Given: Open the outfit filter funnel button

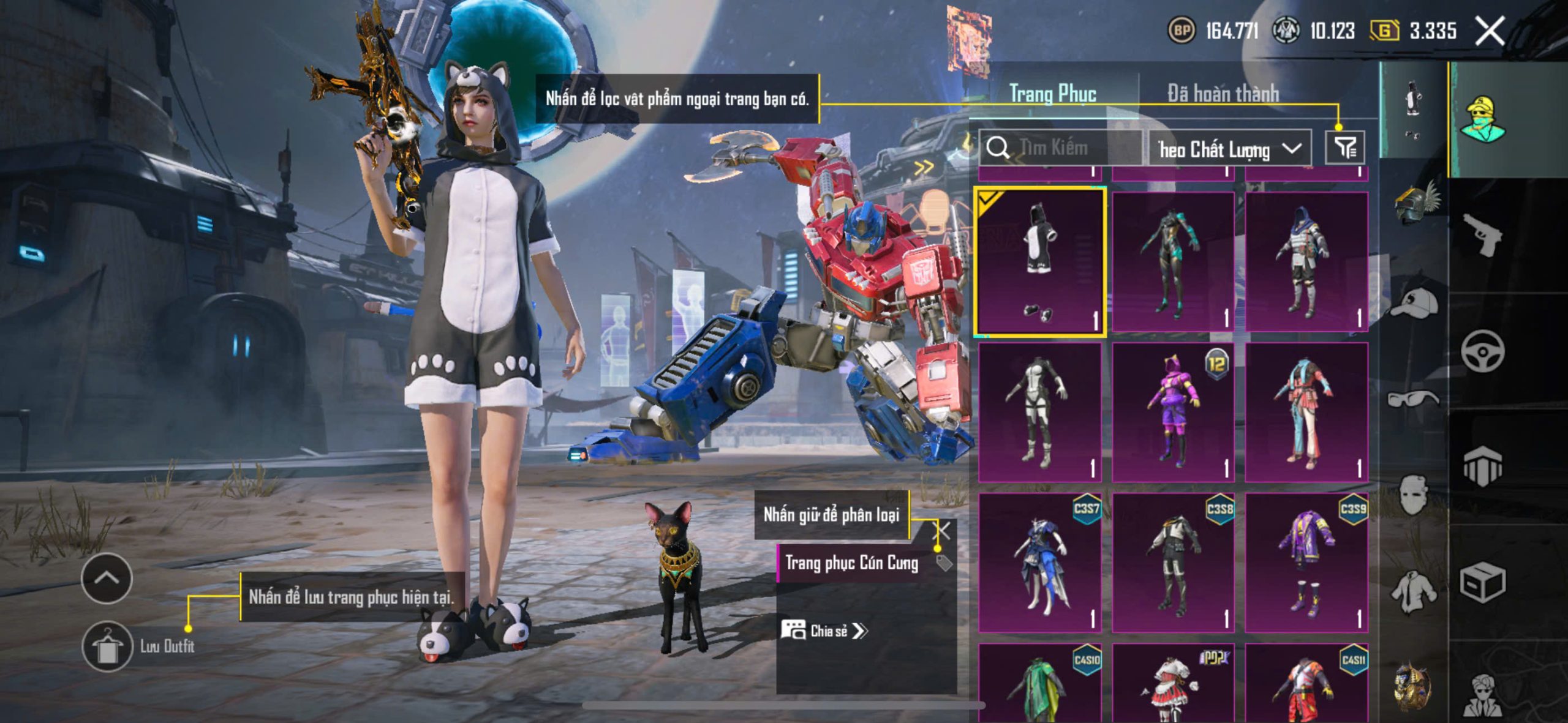Looking at the screenshot, I should pos(1344,148).
